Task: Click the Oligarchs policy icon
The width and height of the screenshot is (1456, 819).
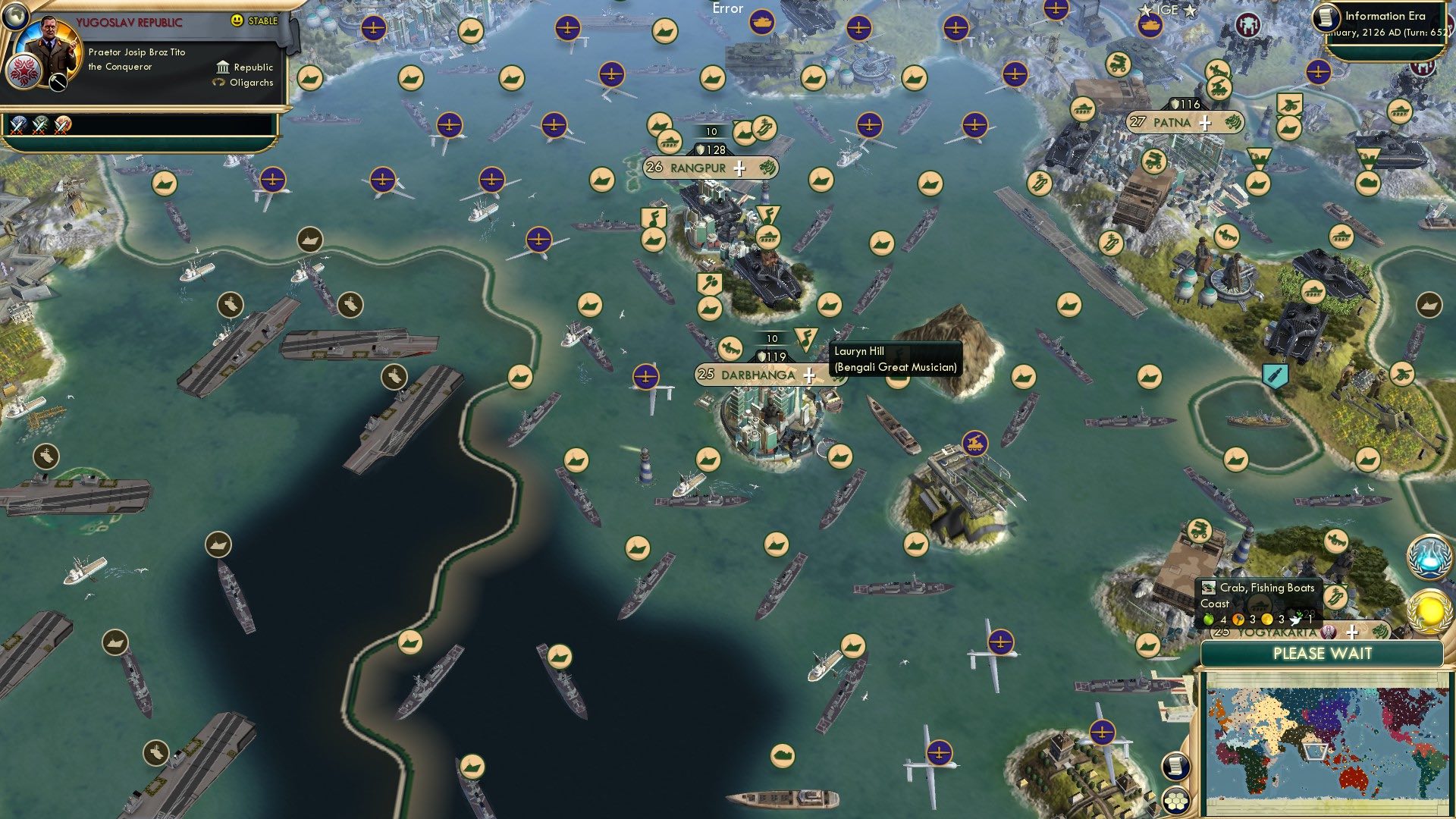Action: click(217, 83)
